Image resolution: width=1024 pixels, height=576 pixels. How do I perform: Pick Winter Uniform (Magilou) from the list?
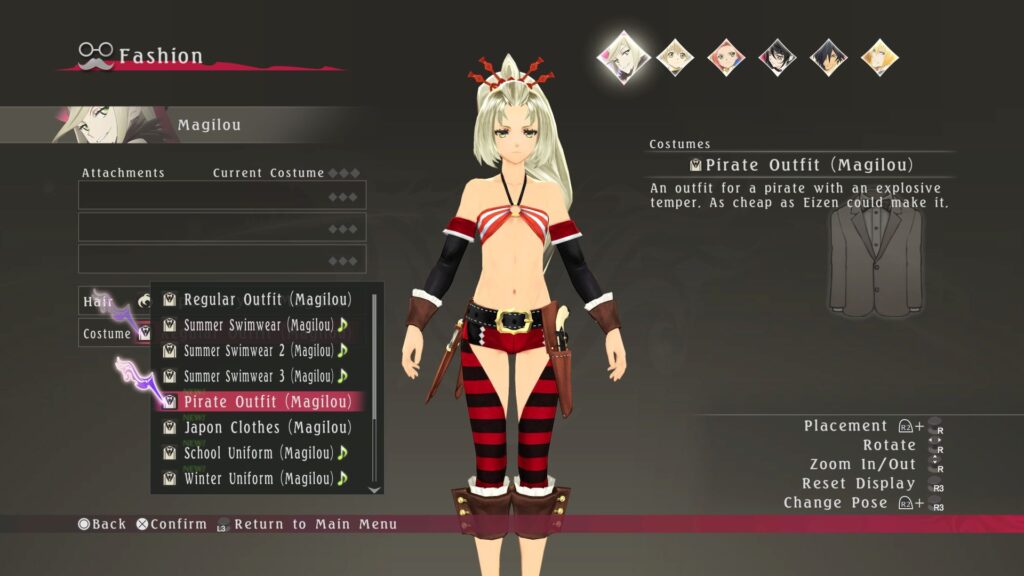coord(258,479)
